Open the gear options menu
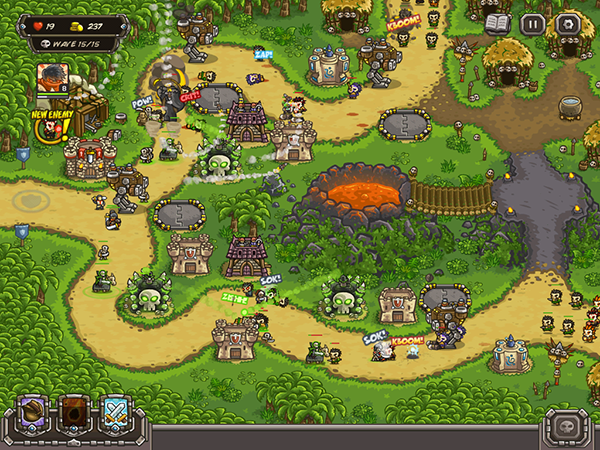 click(568, 24)
